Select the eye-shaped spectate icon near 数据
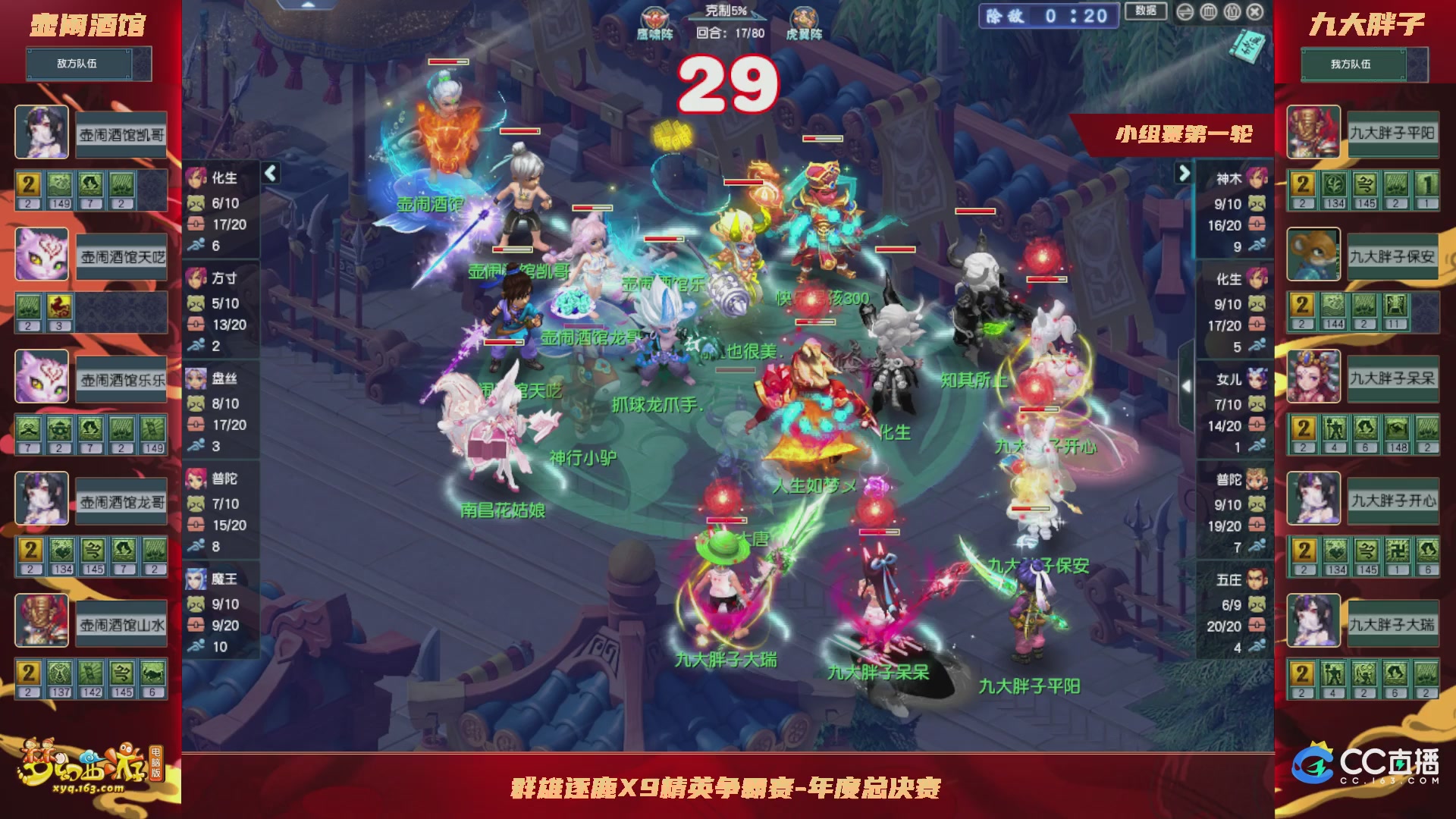This screenshot has height=819, width=1456. pyautogui.click(x=1185, y=12)
